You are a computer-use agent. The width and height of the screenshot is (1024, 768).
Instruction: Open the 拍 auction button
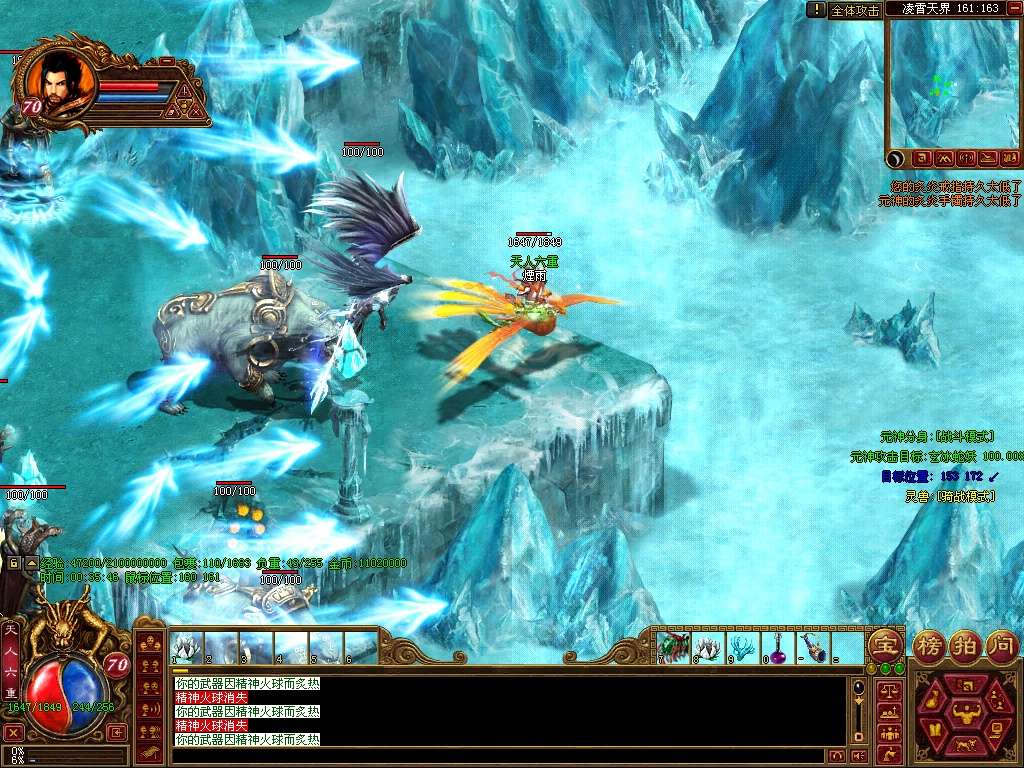[x=965, y=645]
